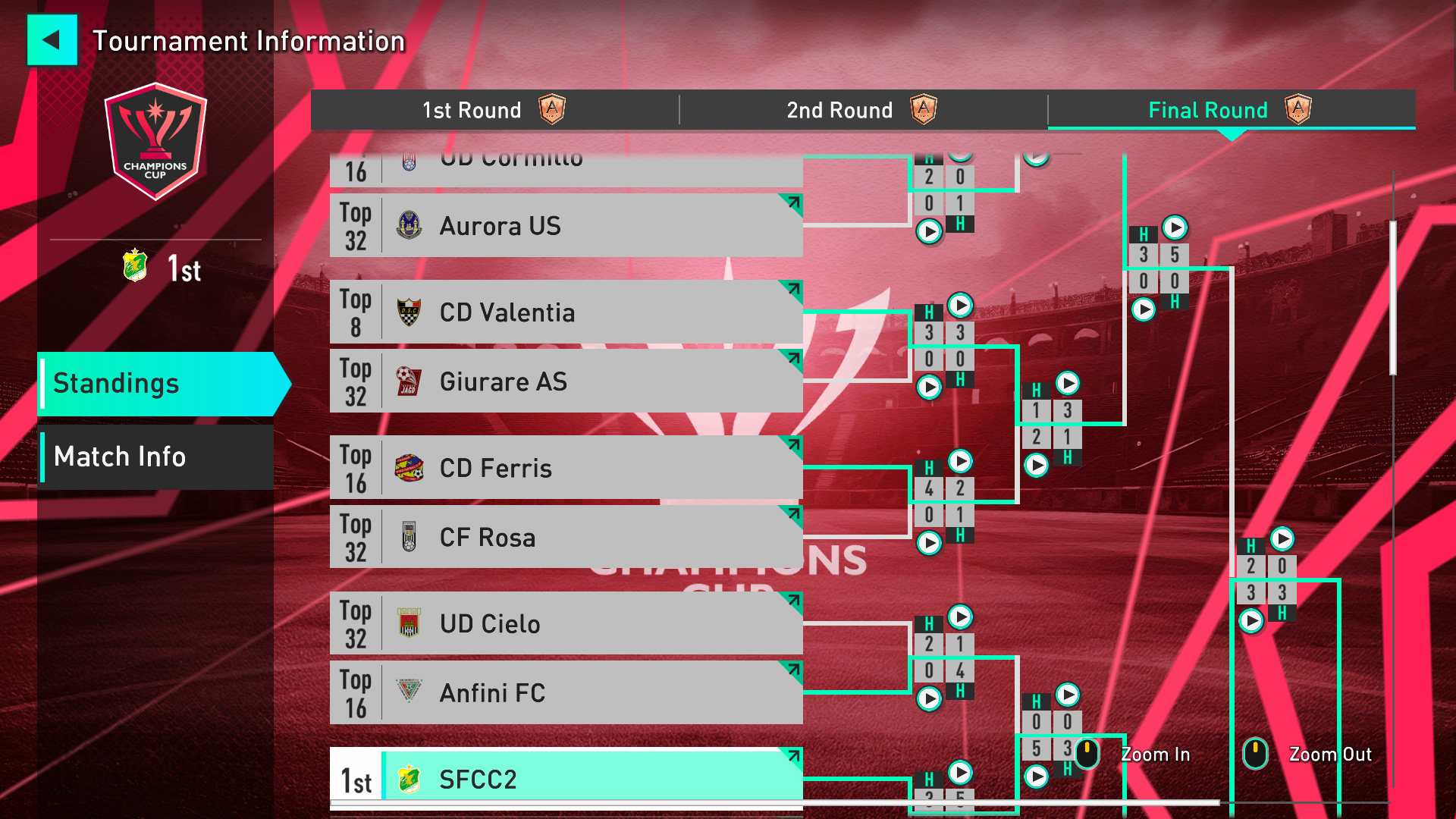Switch to the 1st Round tab
Viewport: 1456px width, 819px height.
coord(472,110)
